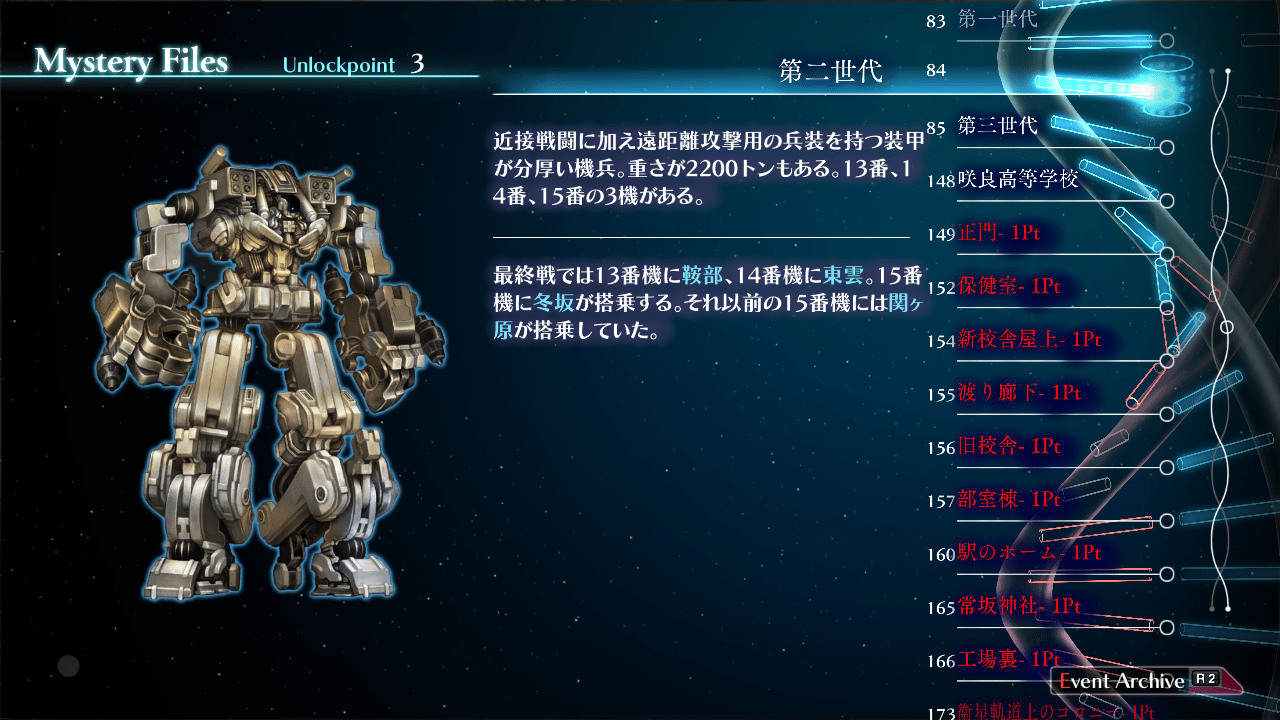Select the 第一世代 file entry
The image size is (1280, 720).
point(997,19)
